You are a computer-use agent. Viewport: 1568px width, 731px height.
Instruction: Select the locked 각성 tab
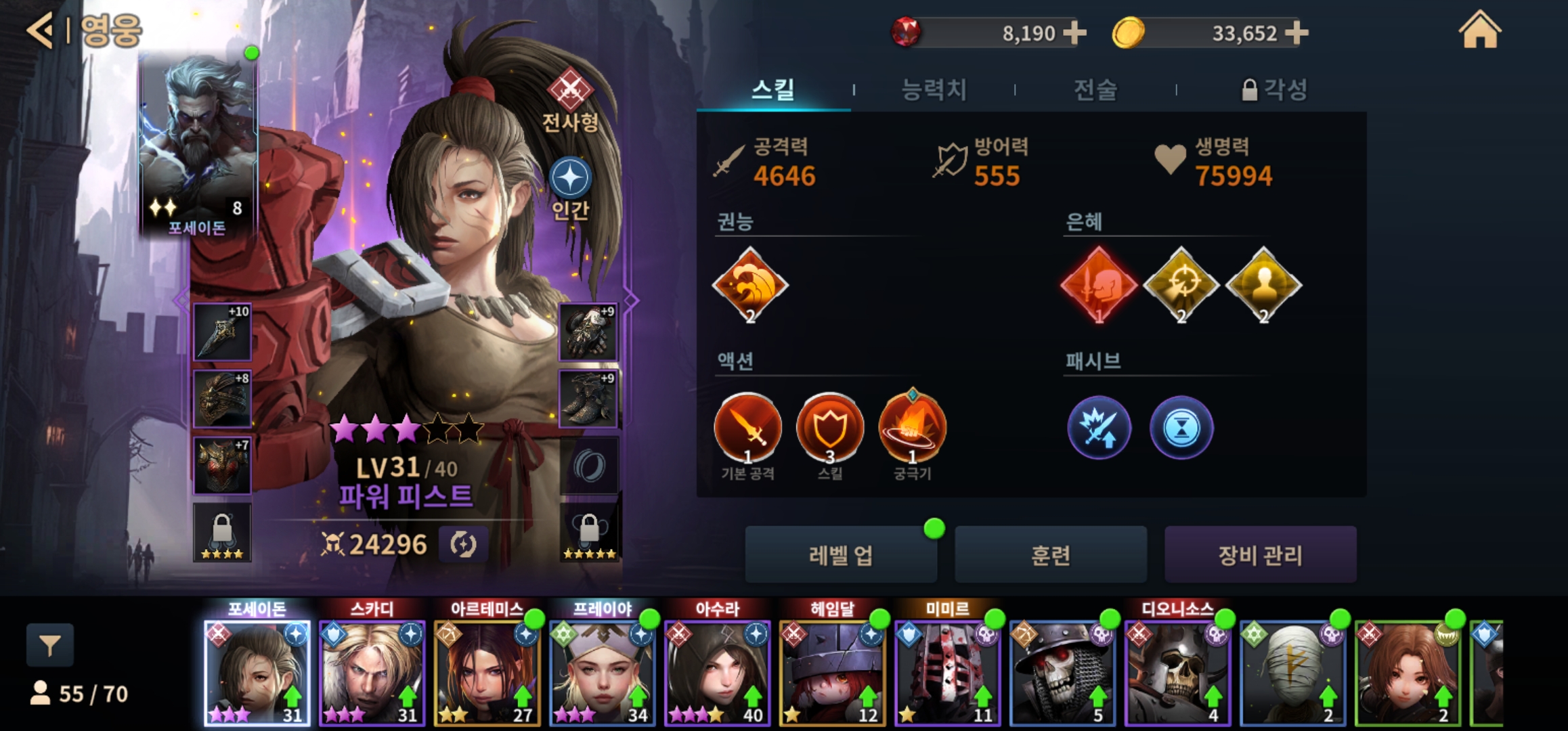pos(1274,89)
